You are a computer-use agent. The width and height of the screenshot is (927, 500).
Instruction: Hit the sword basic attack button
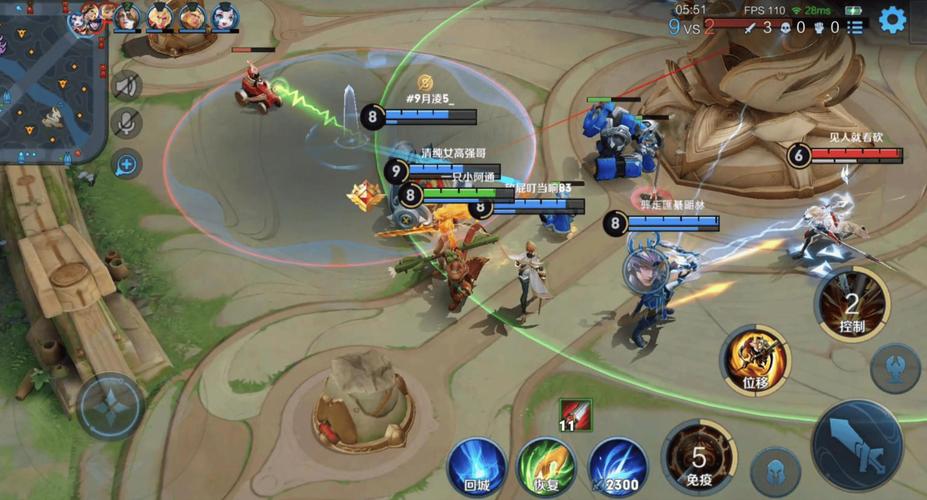coord(857,444)
